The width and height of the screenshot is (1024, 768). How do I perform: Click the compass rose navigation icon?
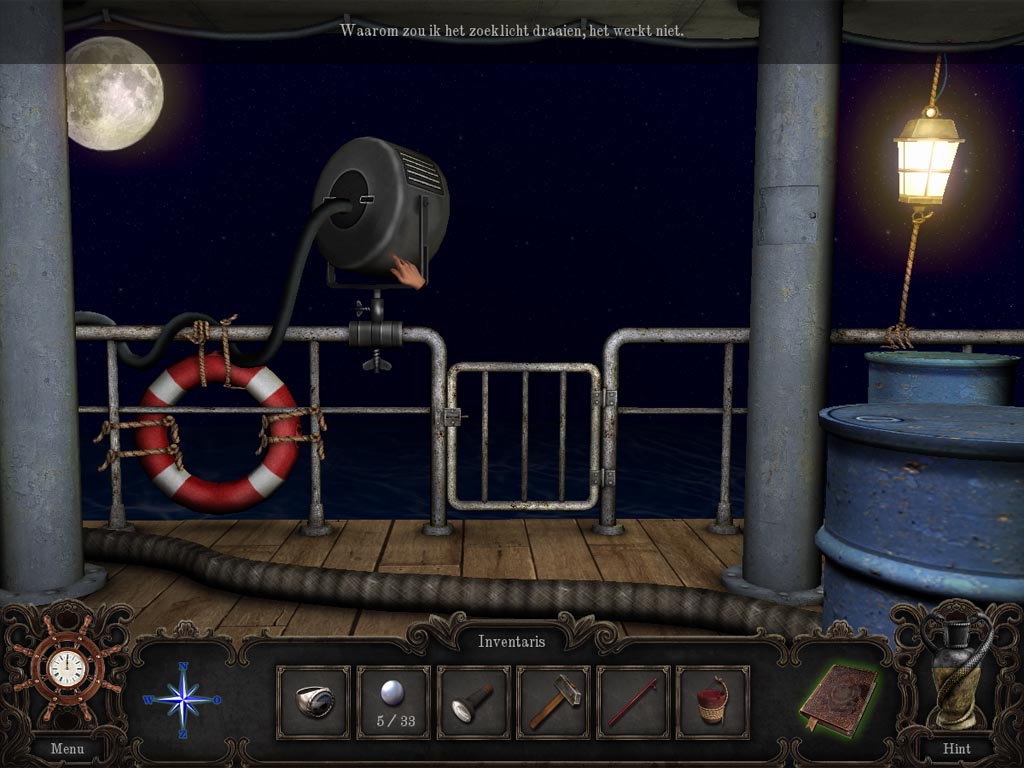[x=184, y=699]
